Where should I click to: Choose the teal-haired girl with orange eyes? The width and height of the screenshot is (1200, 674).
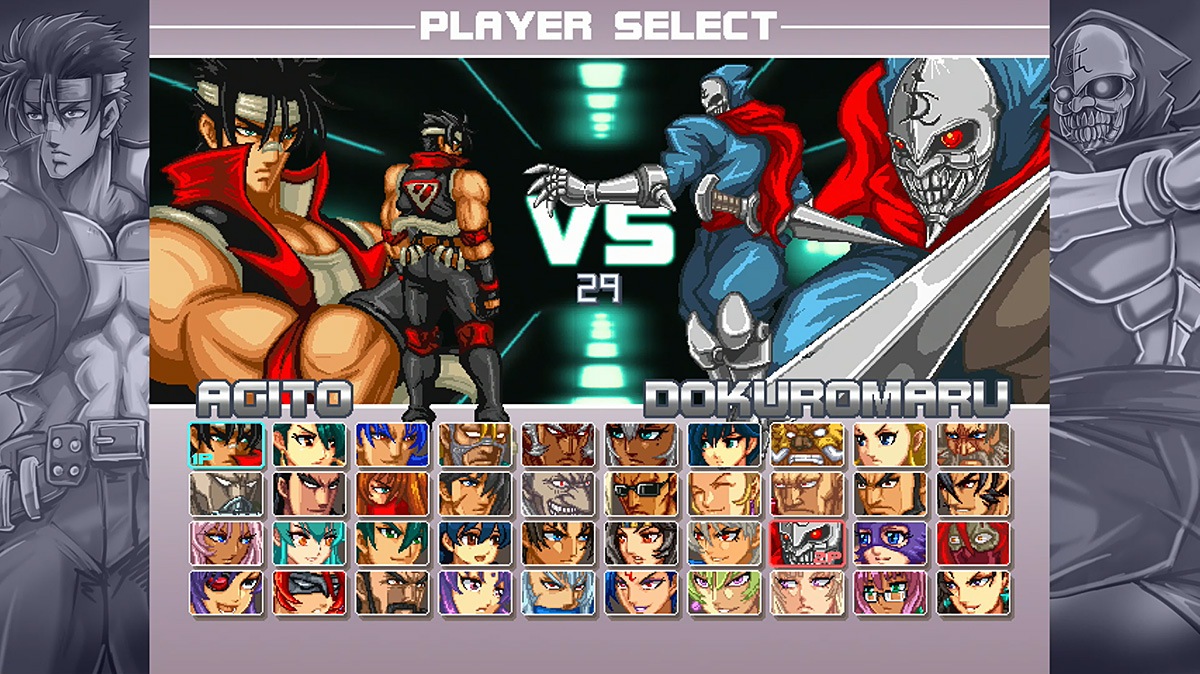[x=309, y=543]
